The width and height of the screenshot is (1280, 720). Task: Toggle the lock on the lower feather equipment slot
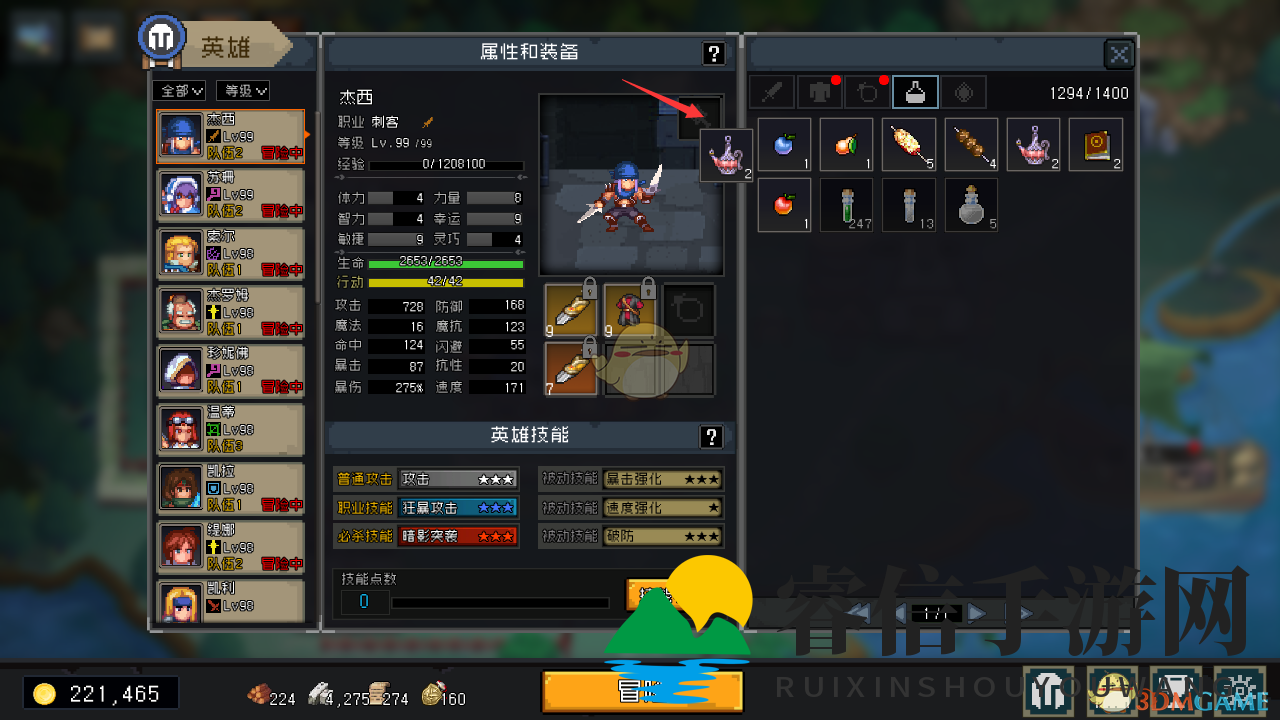pos(589,347)
